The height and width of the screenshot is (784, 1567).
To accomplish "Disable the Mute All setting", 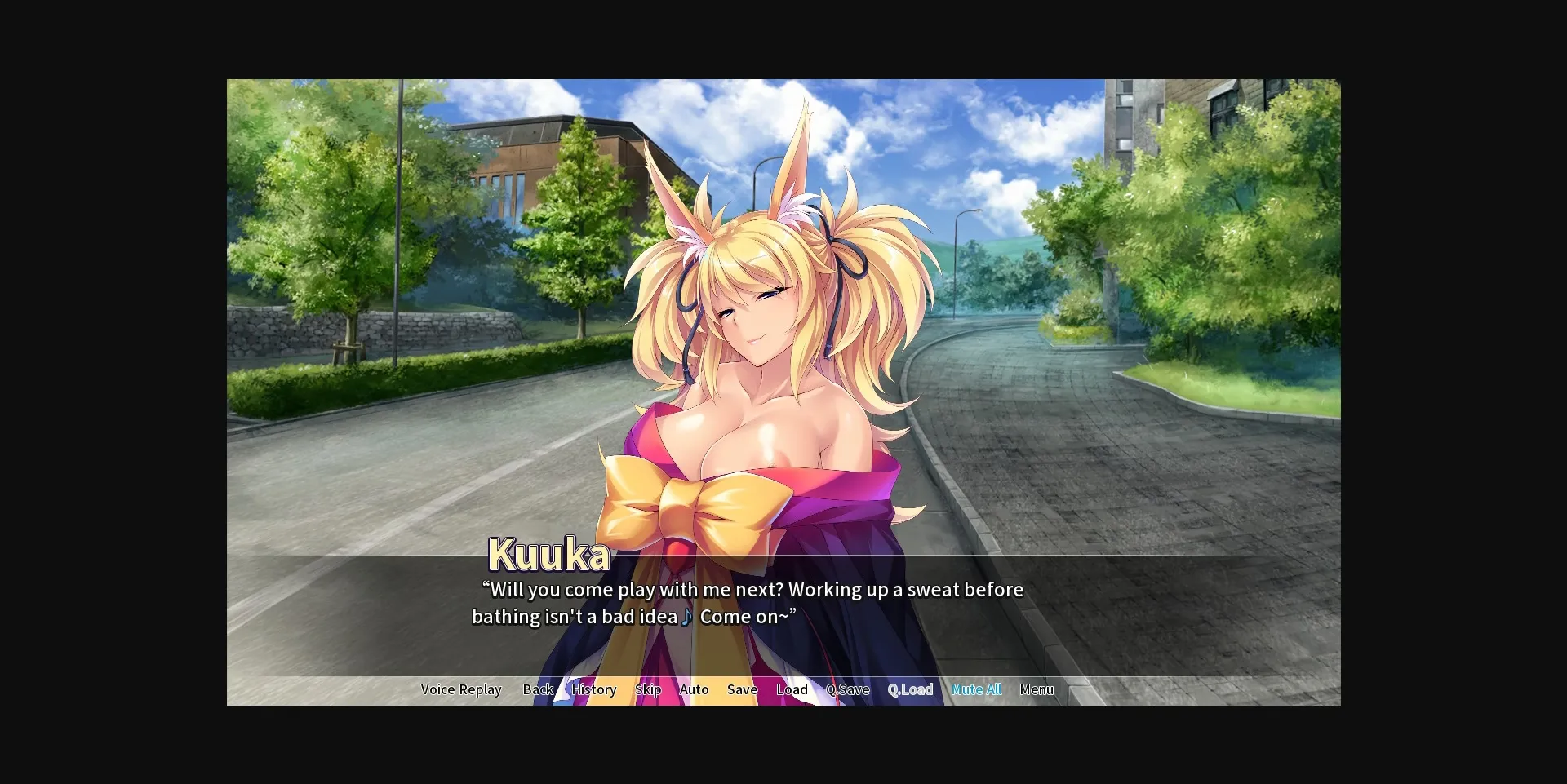I will click(976, 689).
